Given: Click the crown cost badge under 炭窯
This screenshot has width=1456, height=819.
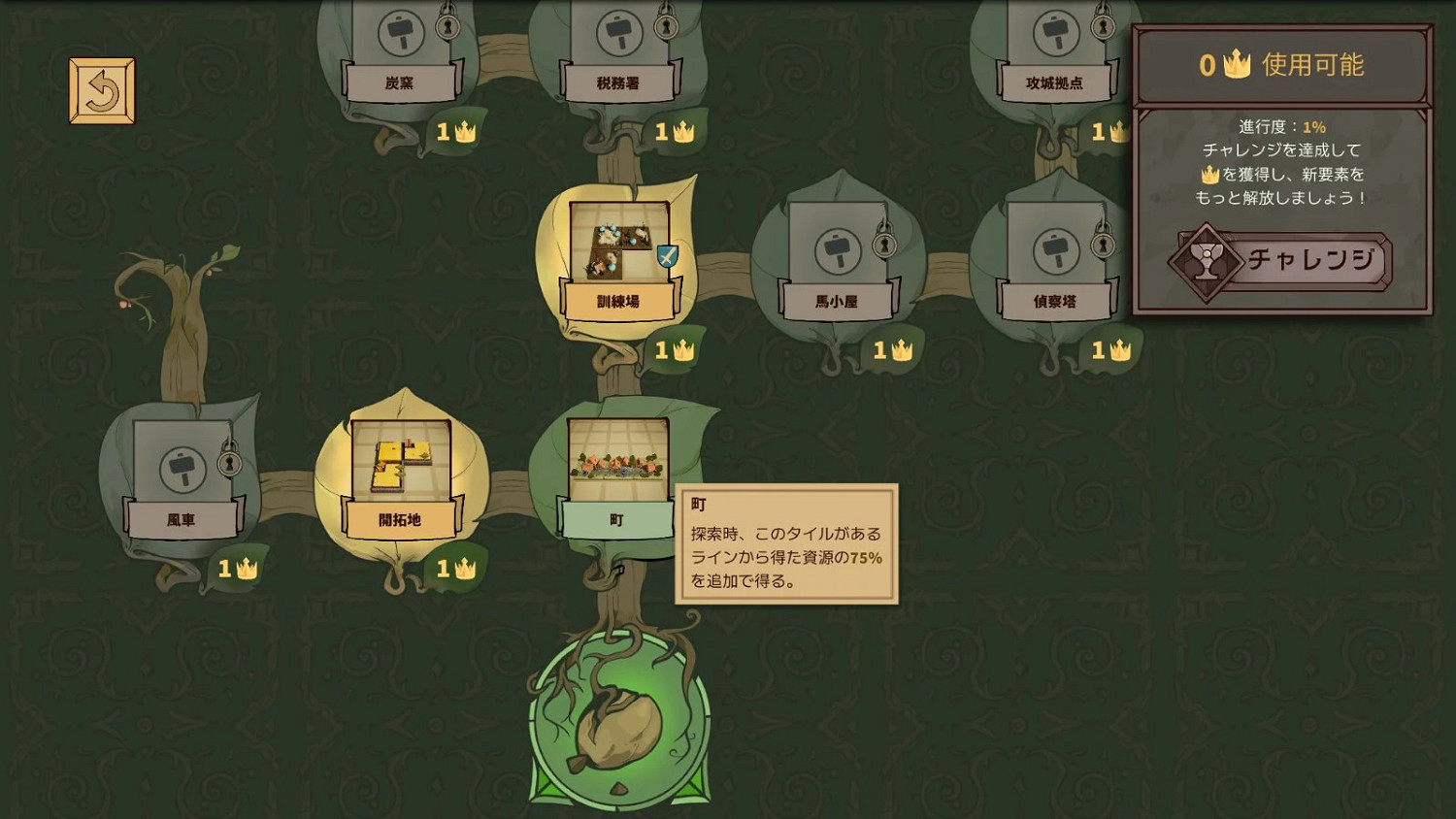Looking at the screenshot, I should click(x=457, y=130).
